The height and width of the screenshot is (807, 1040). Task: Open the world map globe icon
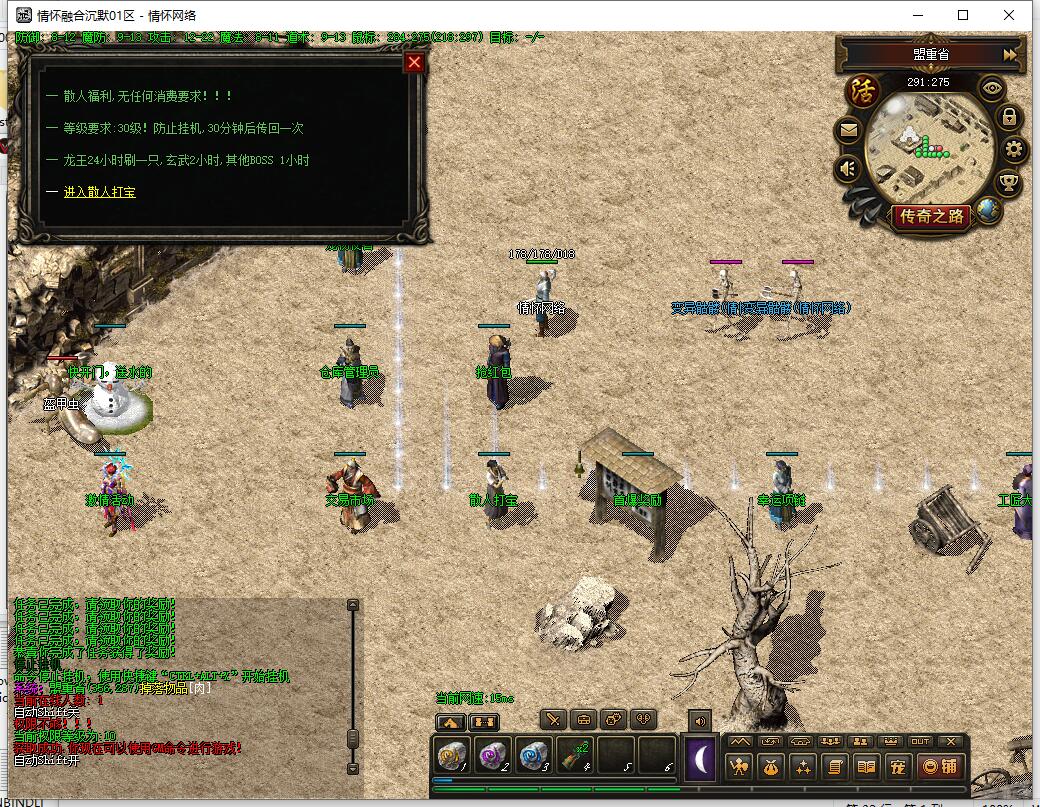[x=989, y=209]
